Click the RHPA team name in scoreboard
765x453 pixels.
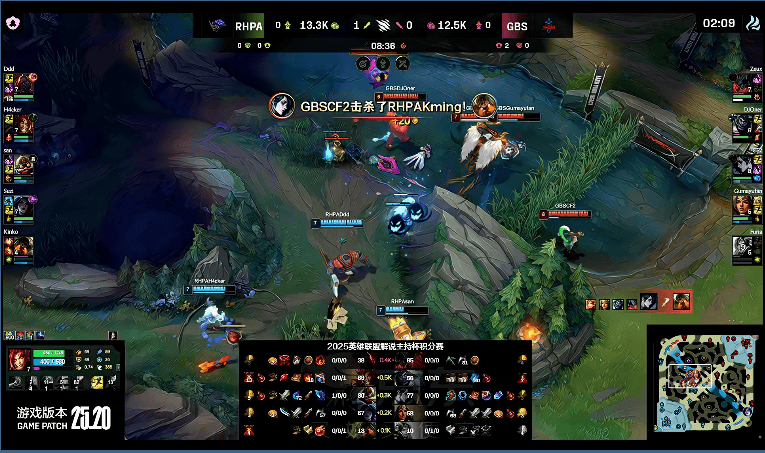tap(249, 25)
